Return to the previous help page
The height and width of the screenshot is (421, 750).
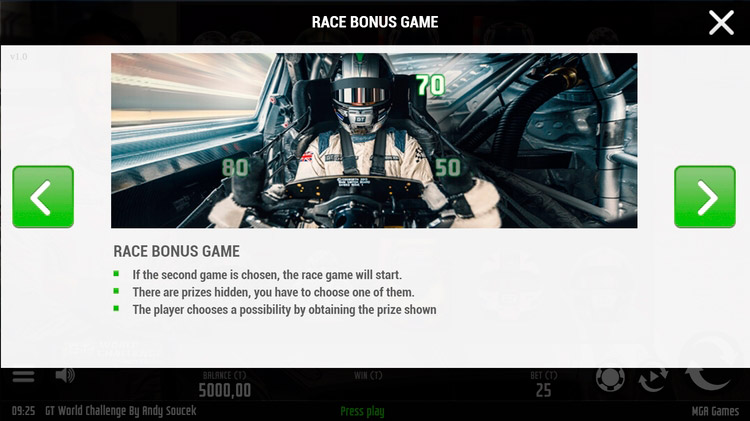[43, 197]
